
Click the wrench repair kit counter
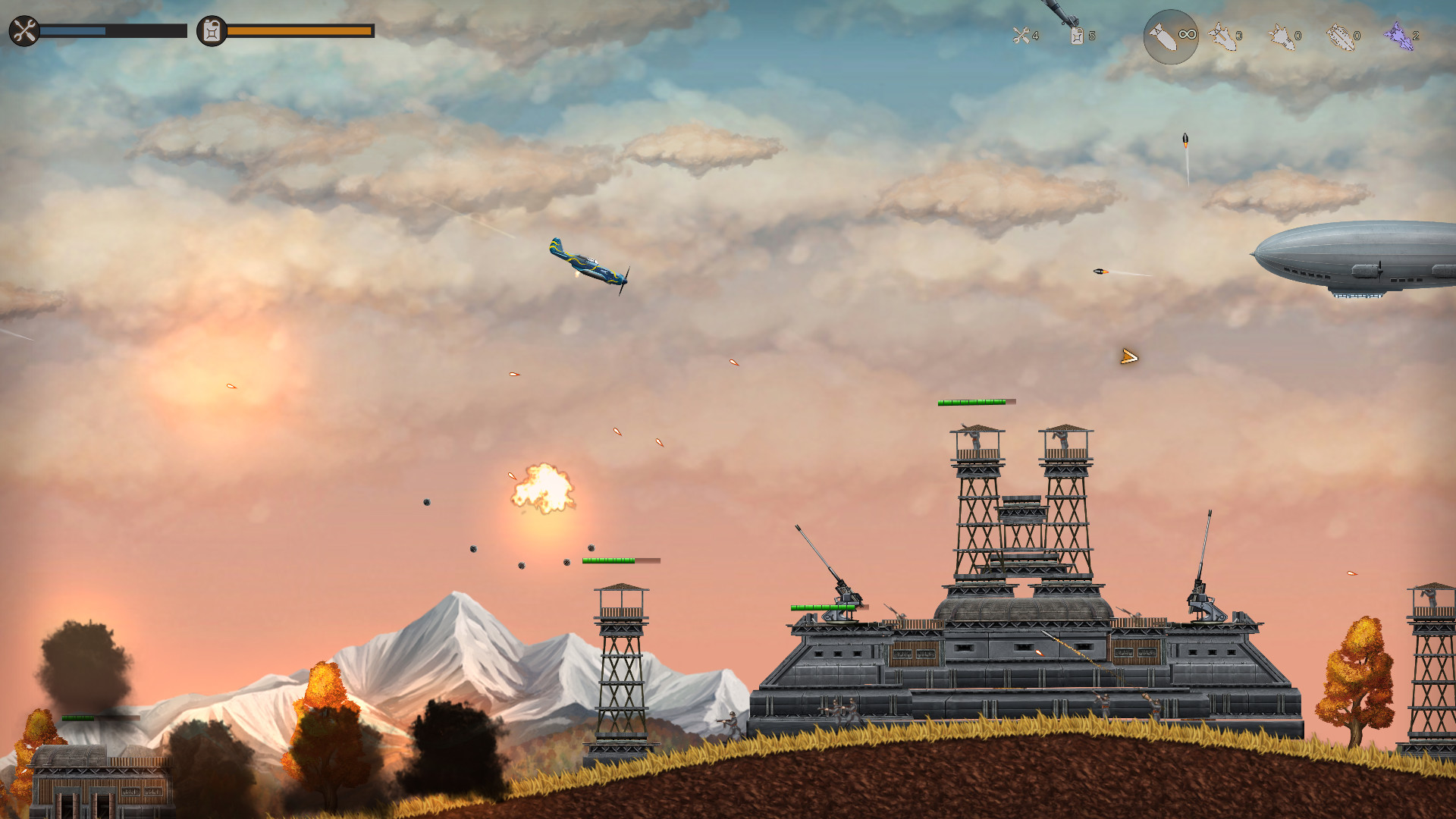[1022, 34]
